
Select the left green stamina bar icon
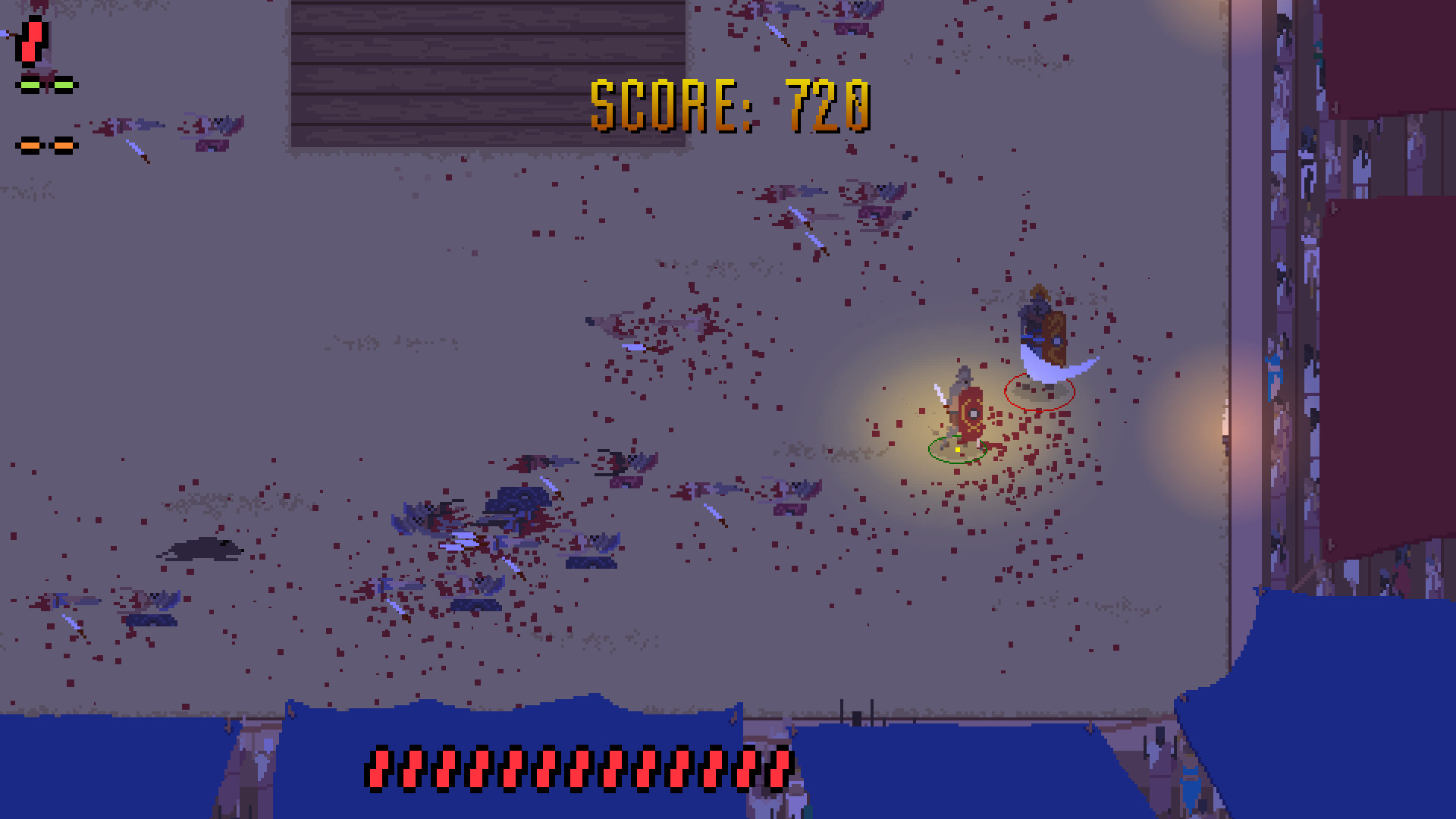(30, 83)
